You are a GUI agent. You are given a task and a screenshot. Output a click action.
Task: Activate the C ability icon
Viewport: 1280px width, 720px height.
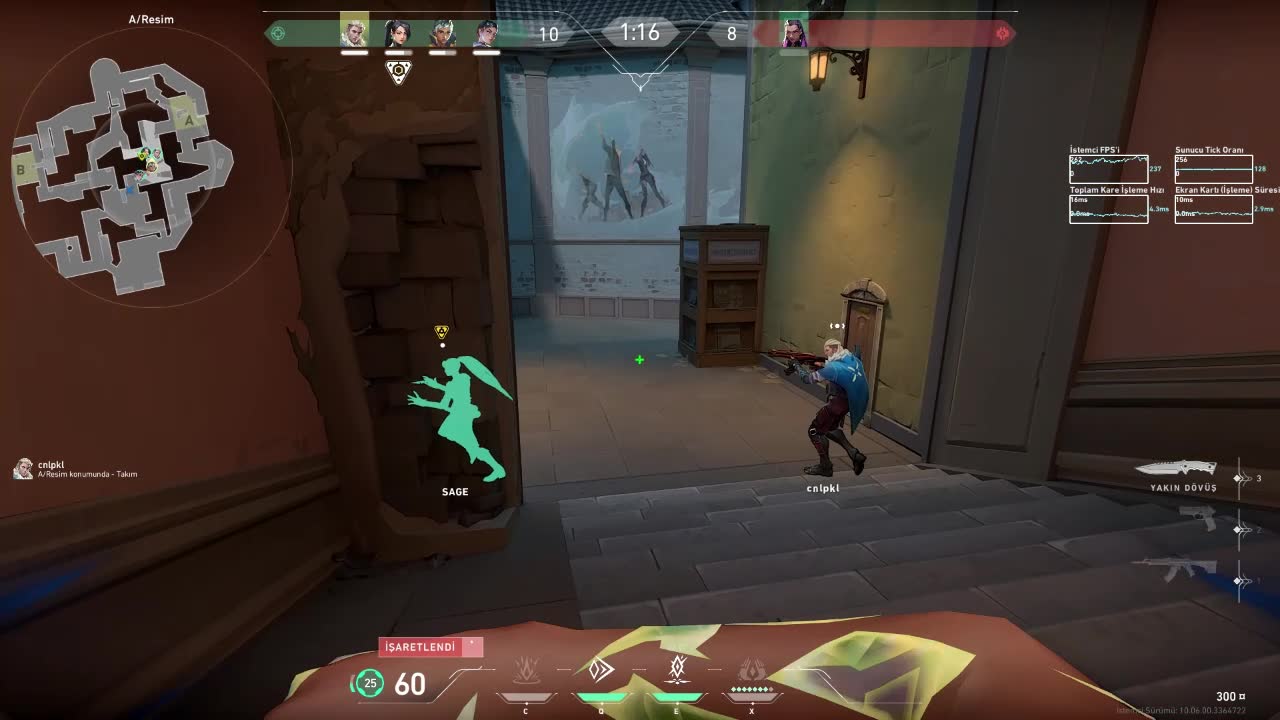[526, 670]
